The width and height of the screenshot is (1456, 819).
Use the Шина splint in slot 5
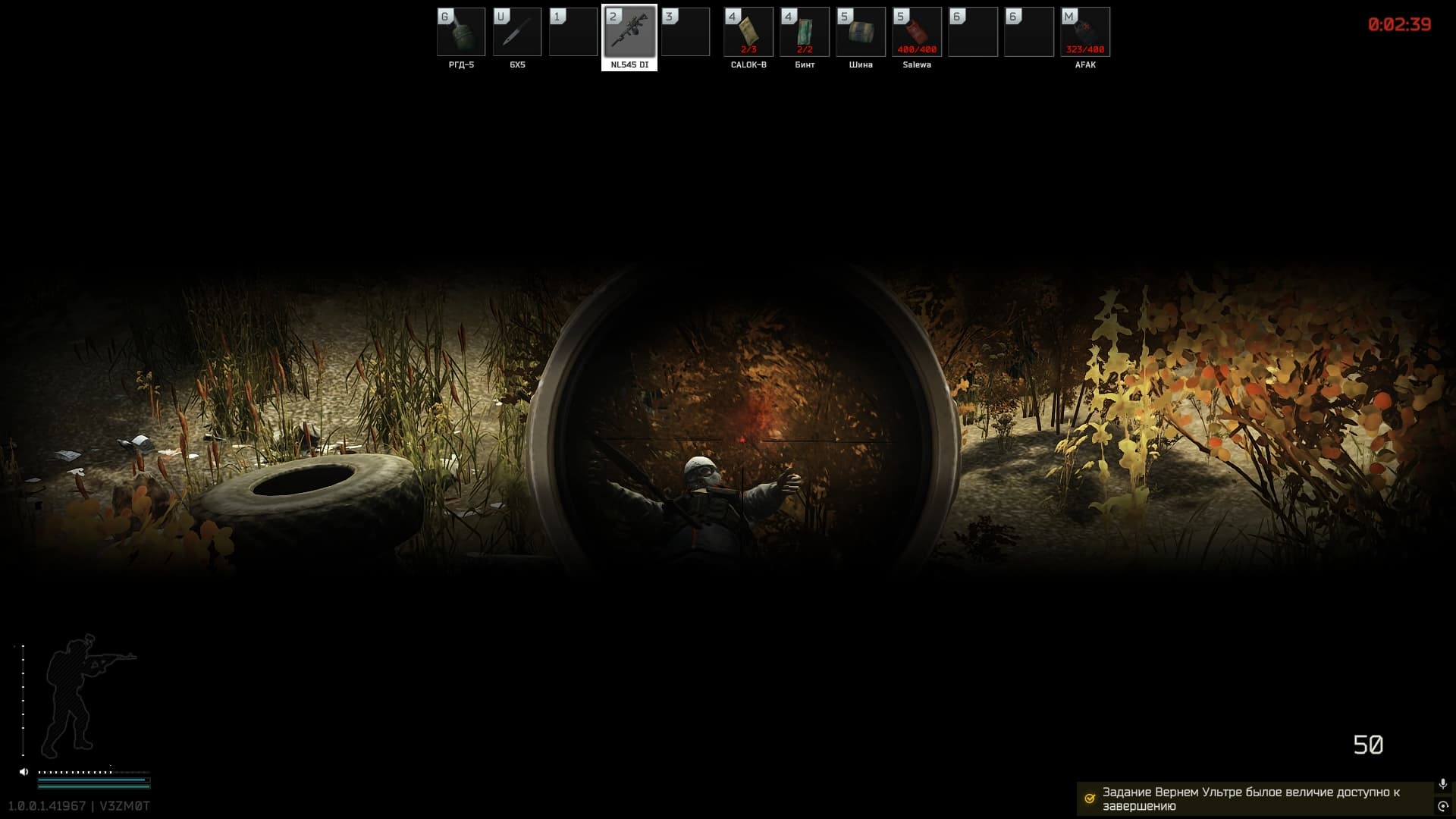point(861,32)
